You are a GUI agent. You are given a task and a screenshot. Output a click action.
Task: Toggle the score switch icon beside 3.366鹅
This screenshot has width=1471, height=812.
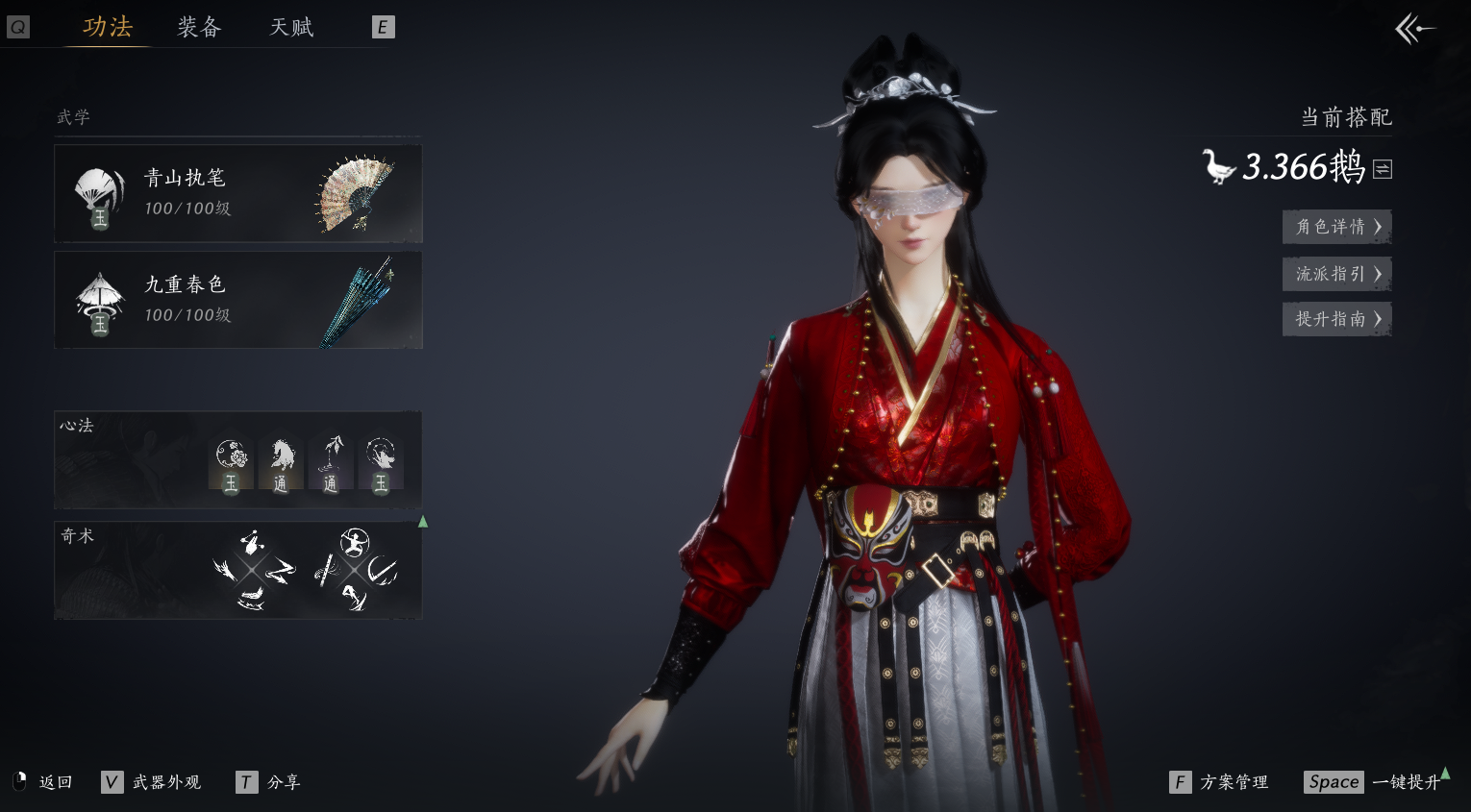point(1383,169)
